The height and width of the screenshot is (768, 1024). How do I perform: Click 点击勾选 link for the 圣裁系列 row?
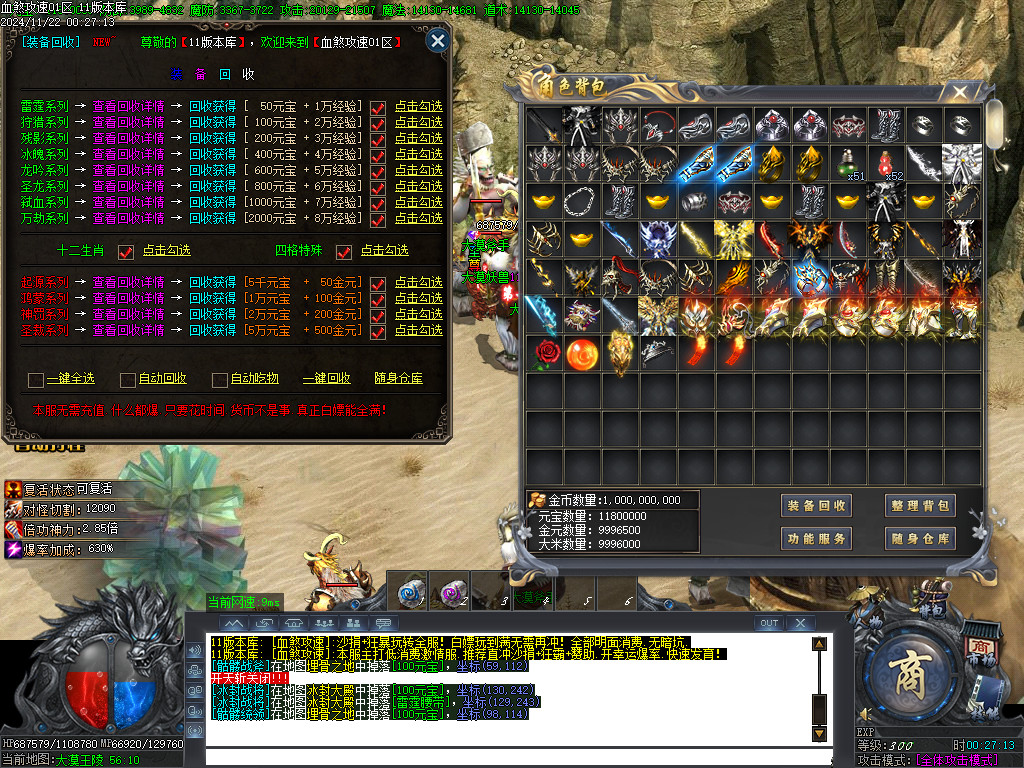click(418, 330)
